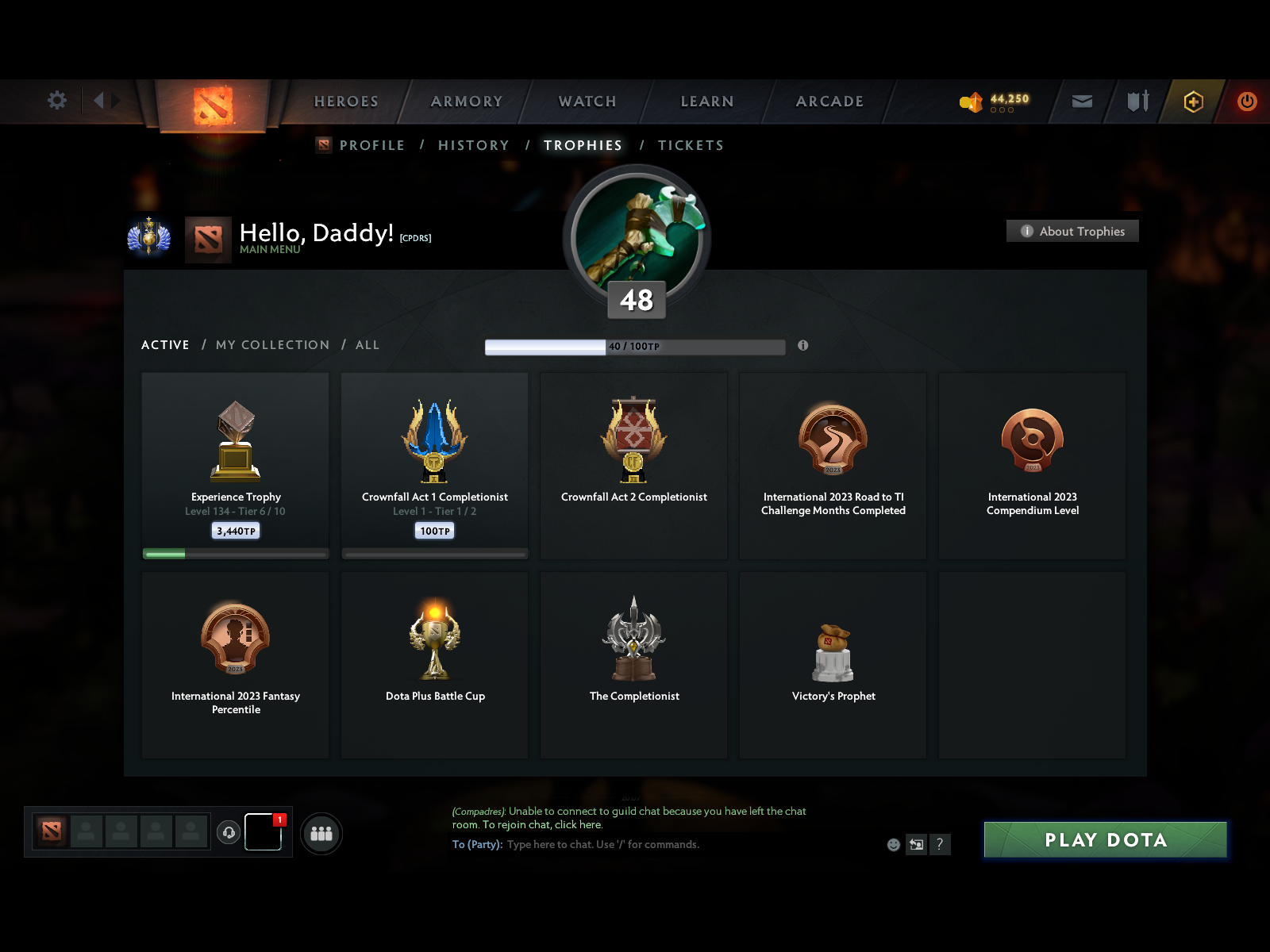The image size is (1270, 952).
Task: Open the settings gear
Action: 56,102
